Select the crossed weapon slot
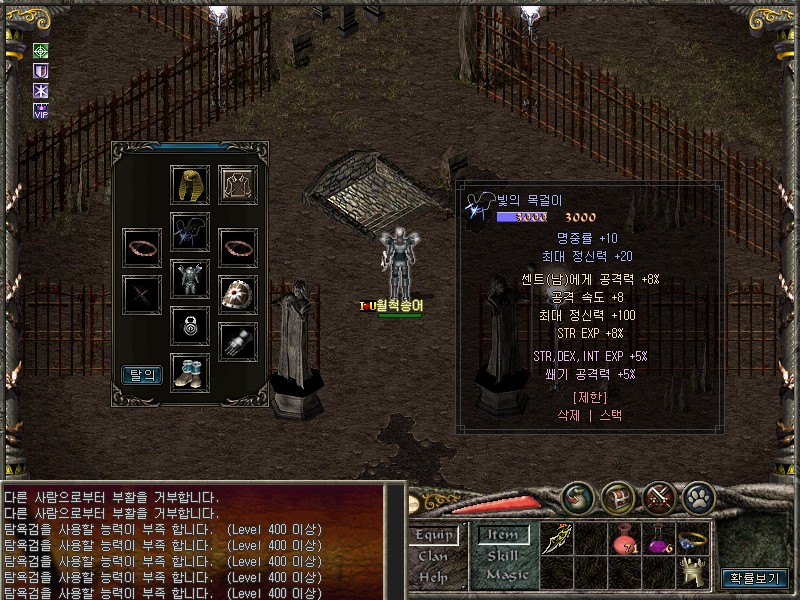The image size is (800, 600). click(x=142, y=294)
